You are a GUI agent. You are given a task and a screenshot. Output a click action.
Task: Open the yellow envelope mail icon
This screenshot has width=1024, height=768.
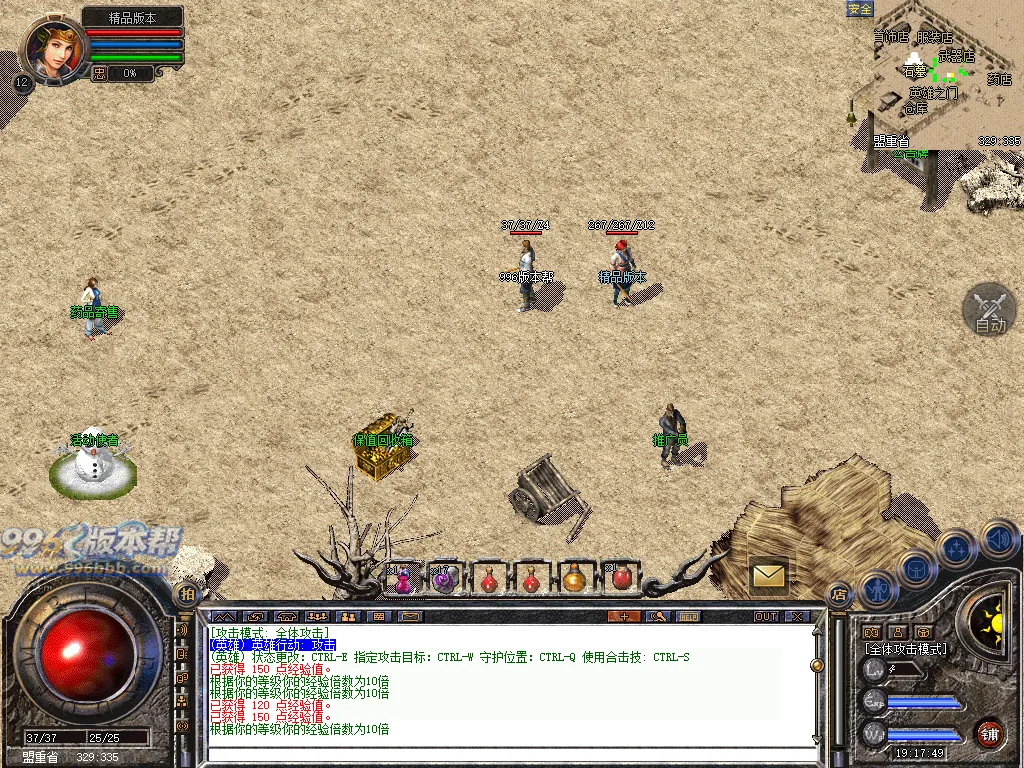point(768,575)
